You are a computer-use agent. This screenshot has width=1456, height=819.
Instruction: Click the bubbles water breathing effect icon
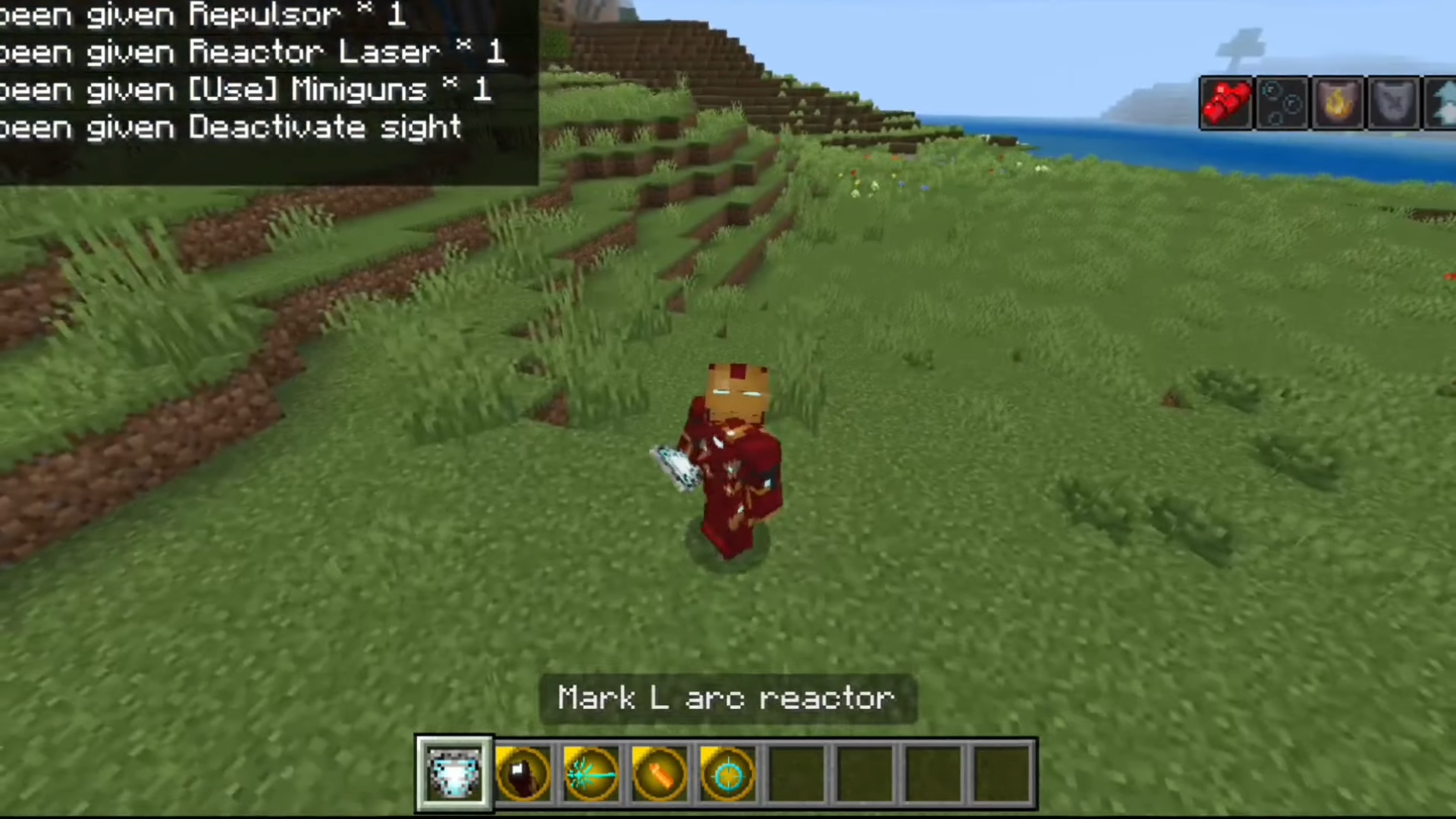(1282, 102)
